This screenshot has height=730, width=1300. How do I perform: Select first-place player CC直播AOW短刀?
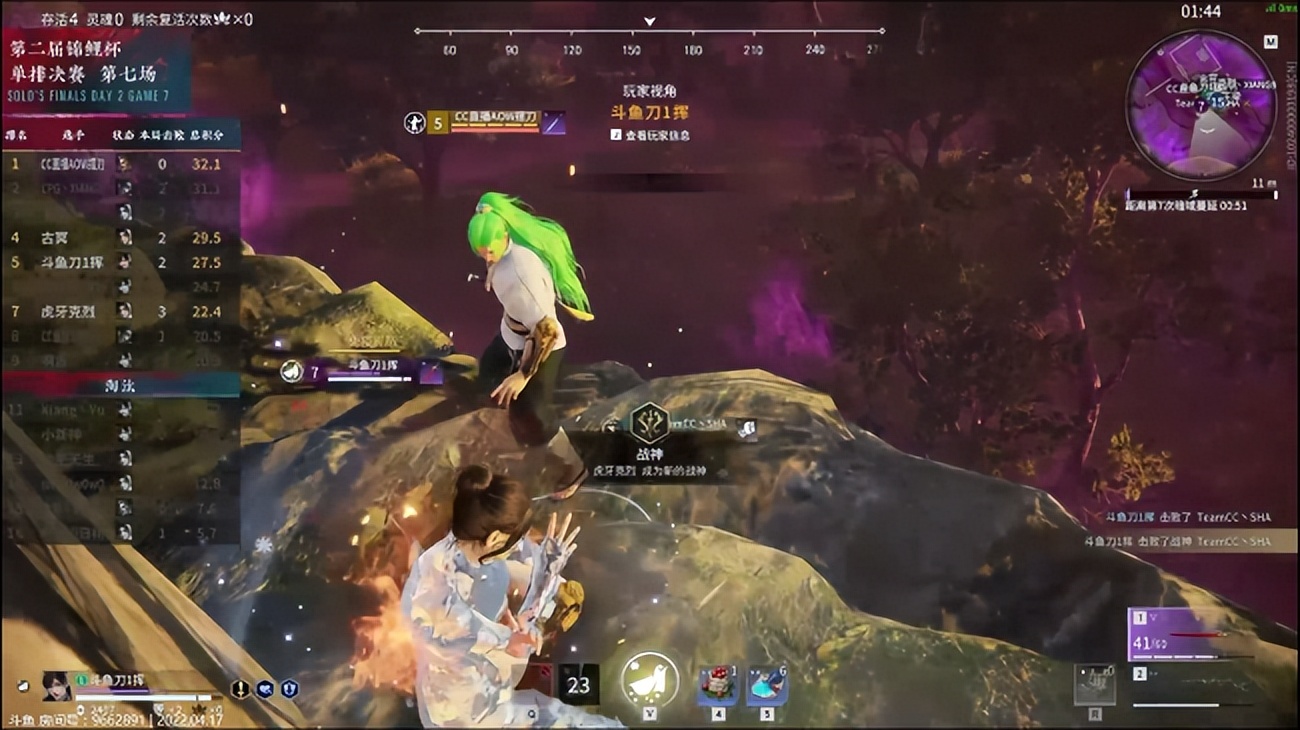click(76, 163)
